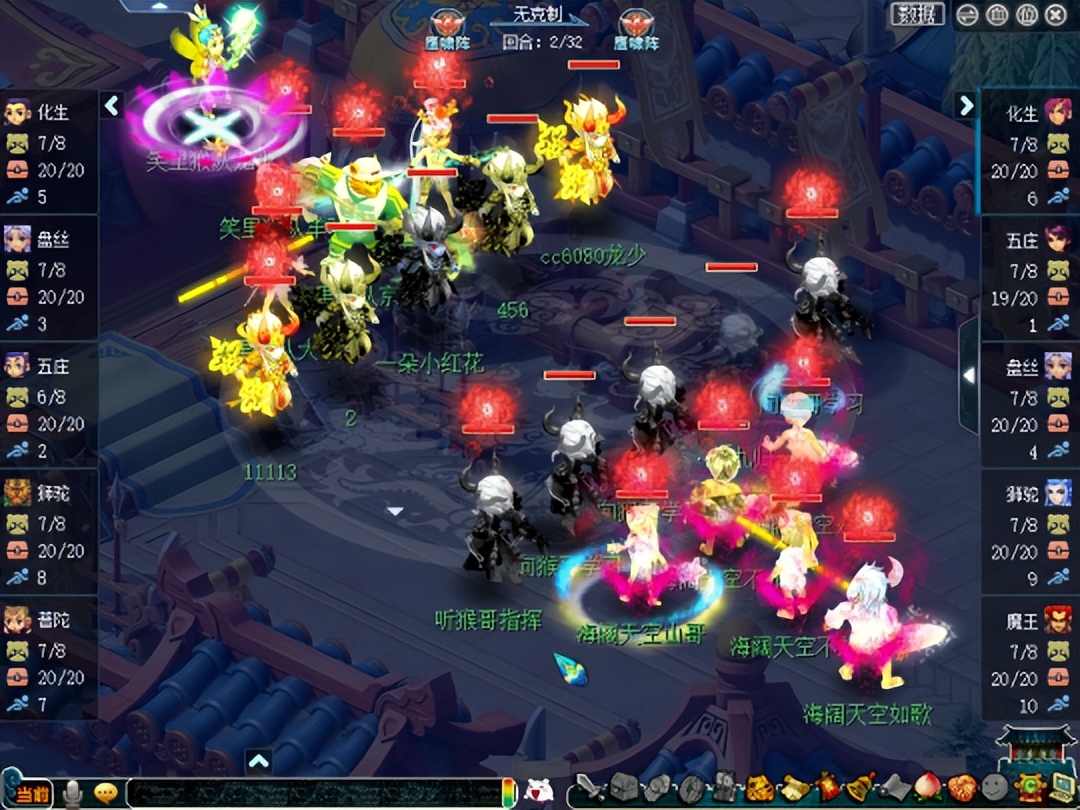Viewport: 1080px width, 810px height.
Task: Expand chat window with up arrow
Action: click(258, 762)
